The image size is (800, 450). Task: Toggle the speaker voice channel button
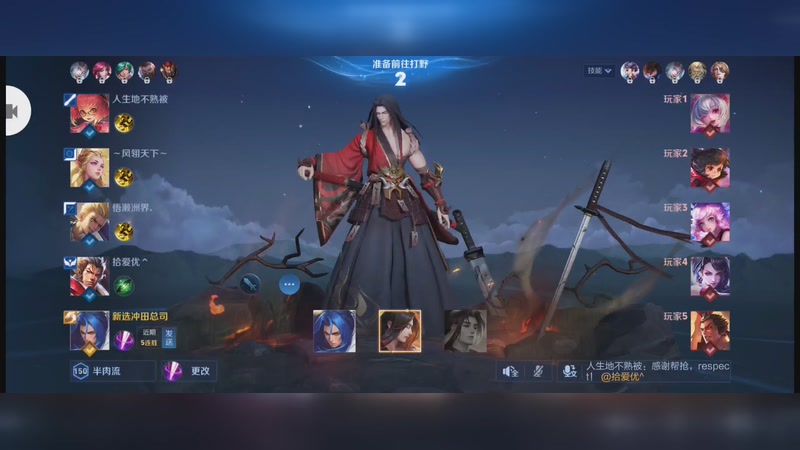510,371
